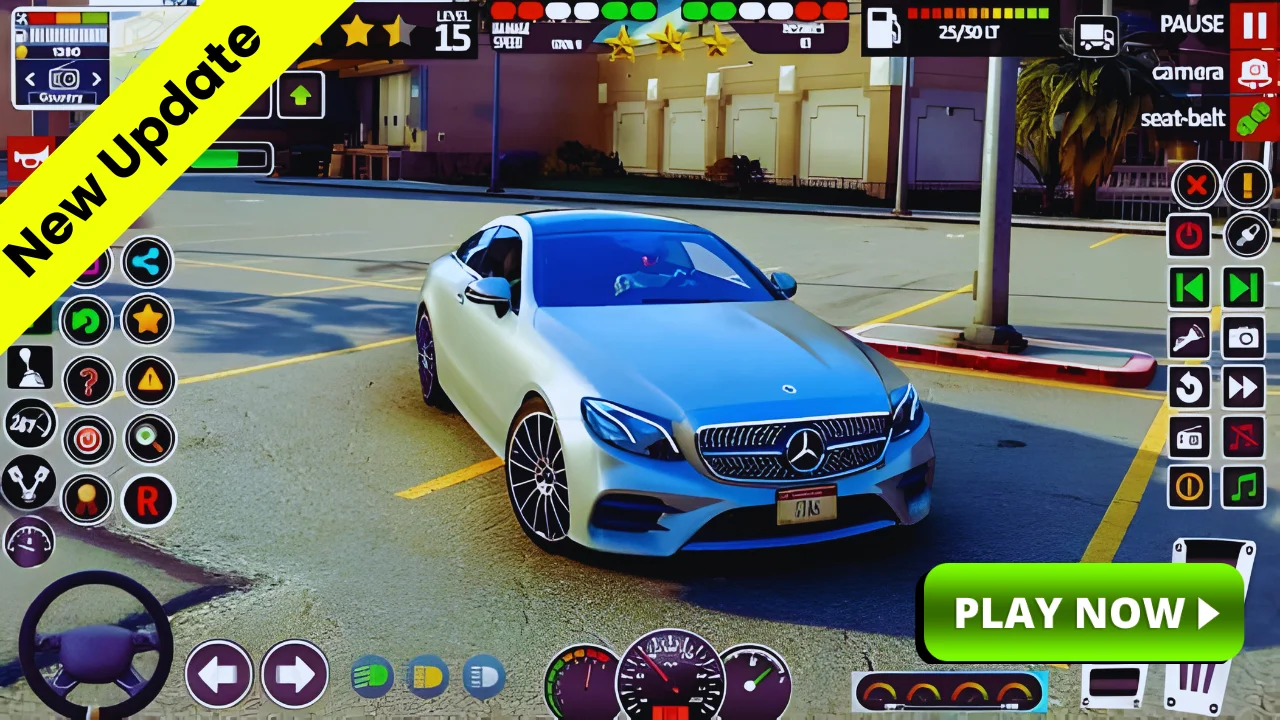Open the warning triangle icon
The width and height of the screenshot is (1280, 720).
click(x=146, y=380)
